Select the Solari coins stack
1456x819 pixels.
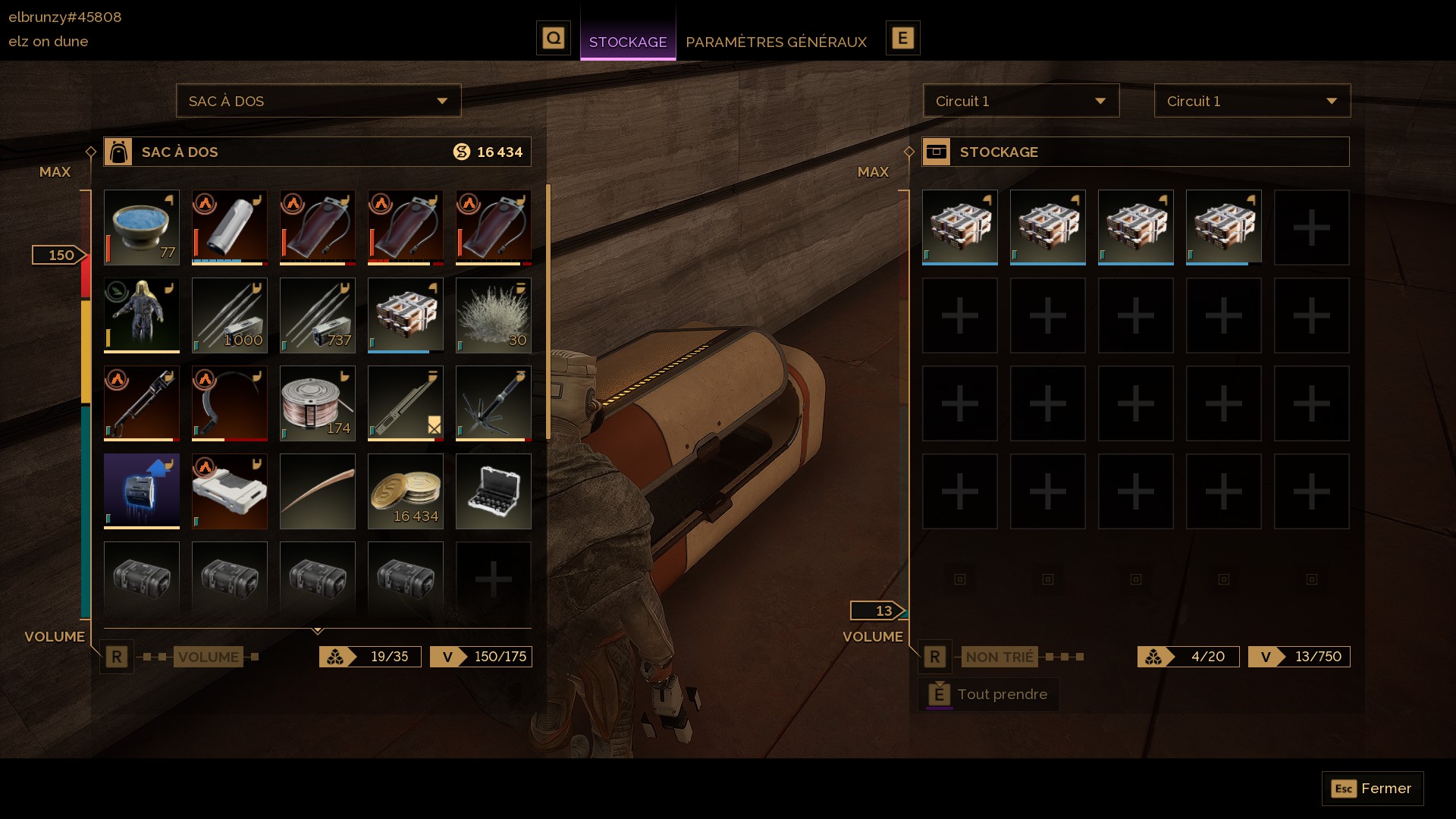point(406,491)
